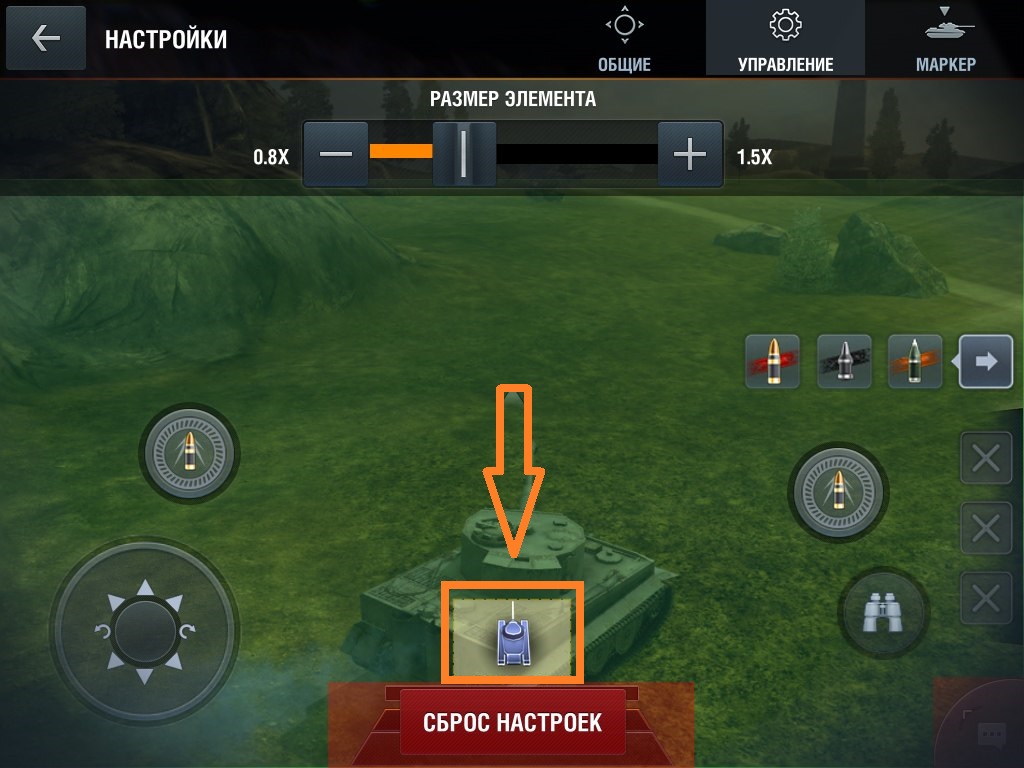Click the white arrow expand button
This screenshot has width=1024, height=768.
click(x=986, y=361)
